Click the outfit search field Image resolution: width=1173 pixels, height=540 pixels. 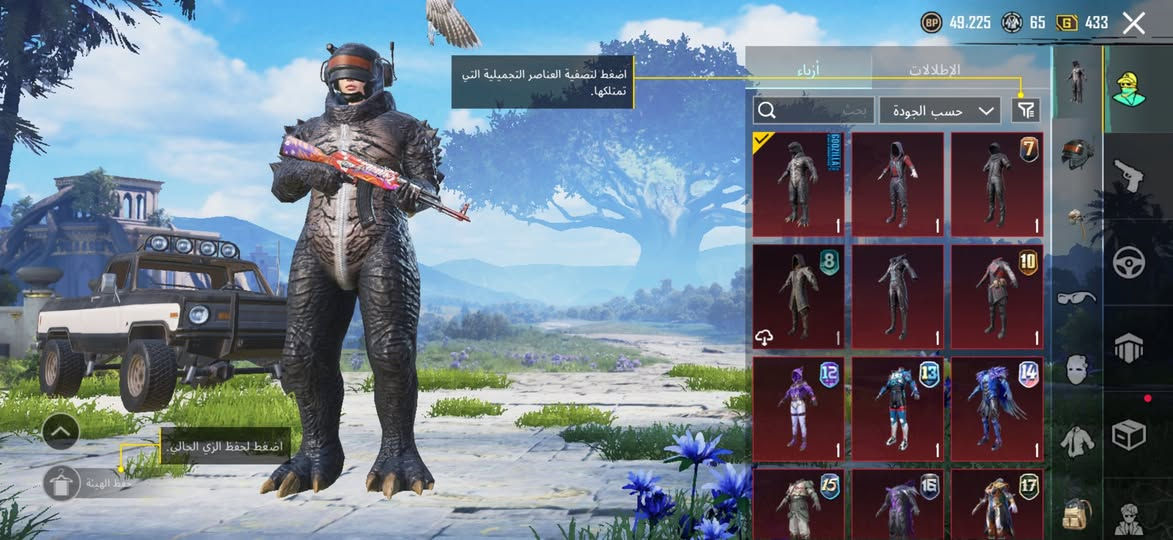[814, 110]
